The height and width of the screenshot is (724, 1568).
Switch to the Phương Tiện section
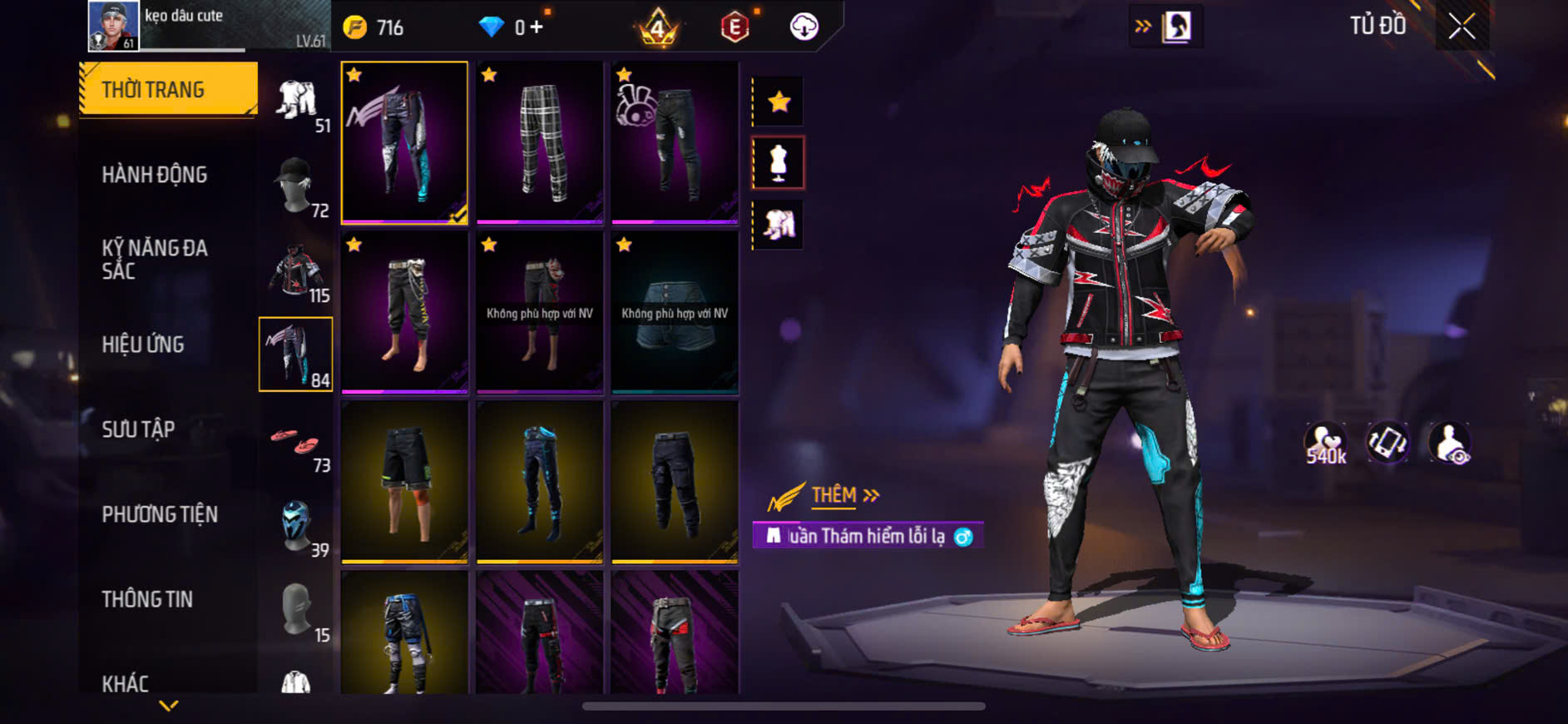click(160, 514)
